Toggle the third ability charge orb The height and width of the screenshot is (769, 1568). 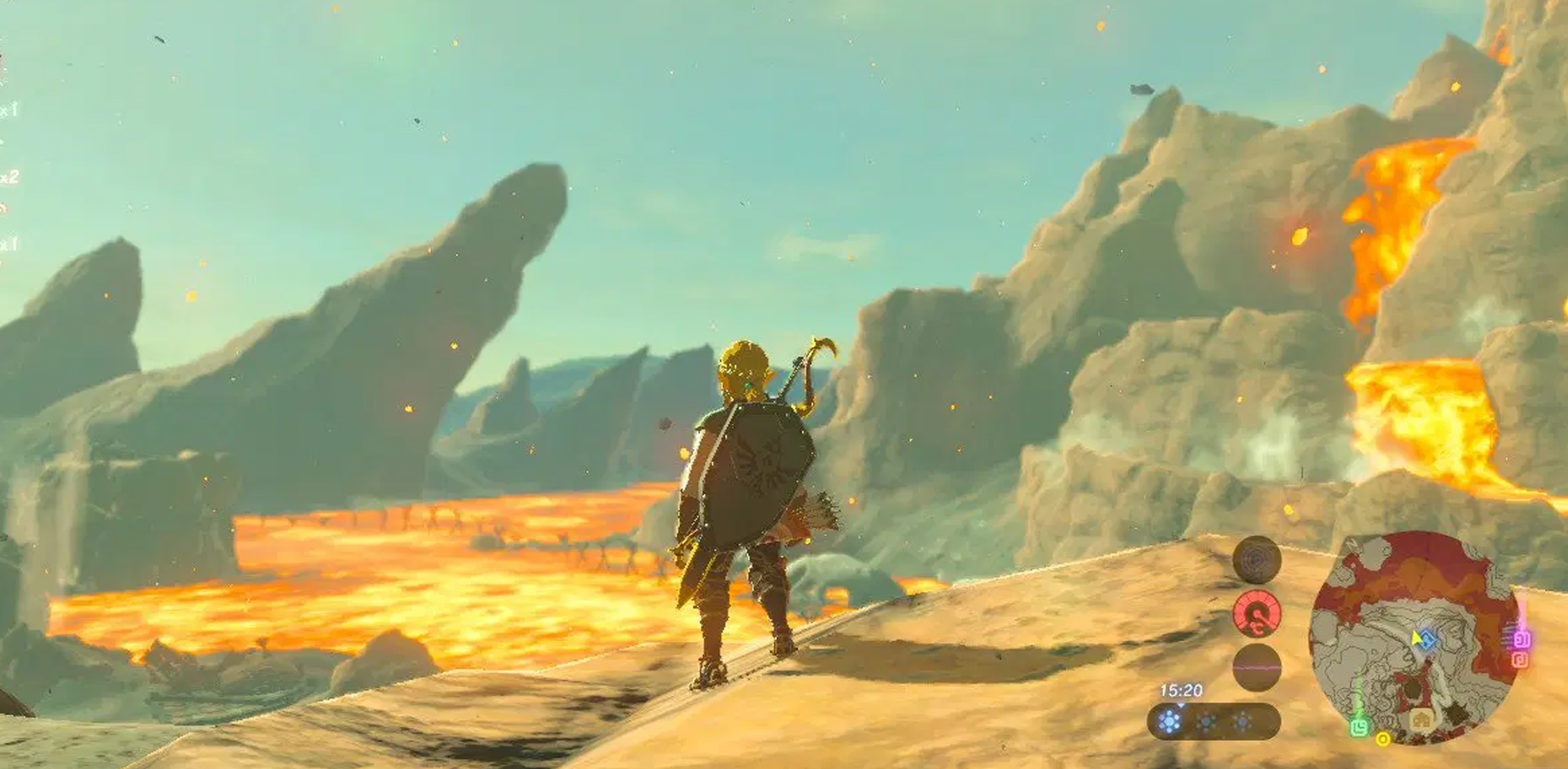tap(1242, 723)
